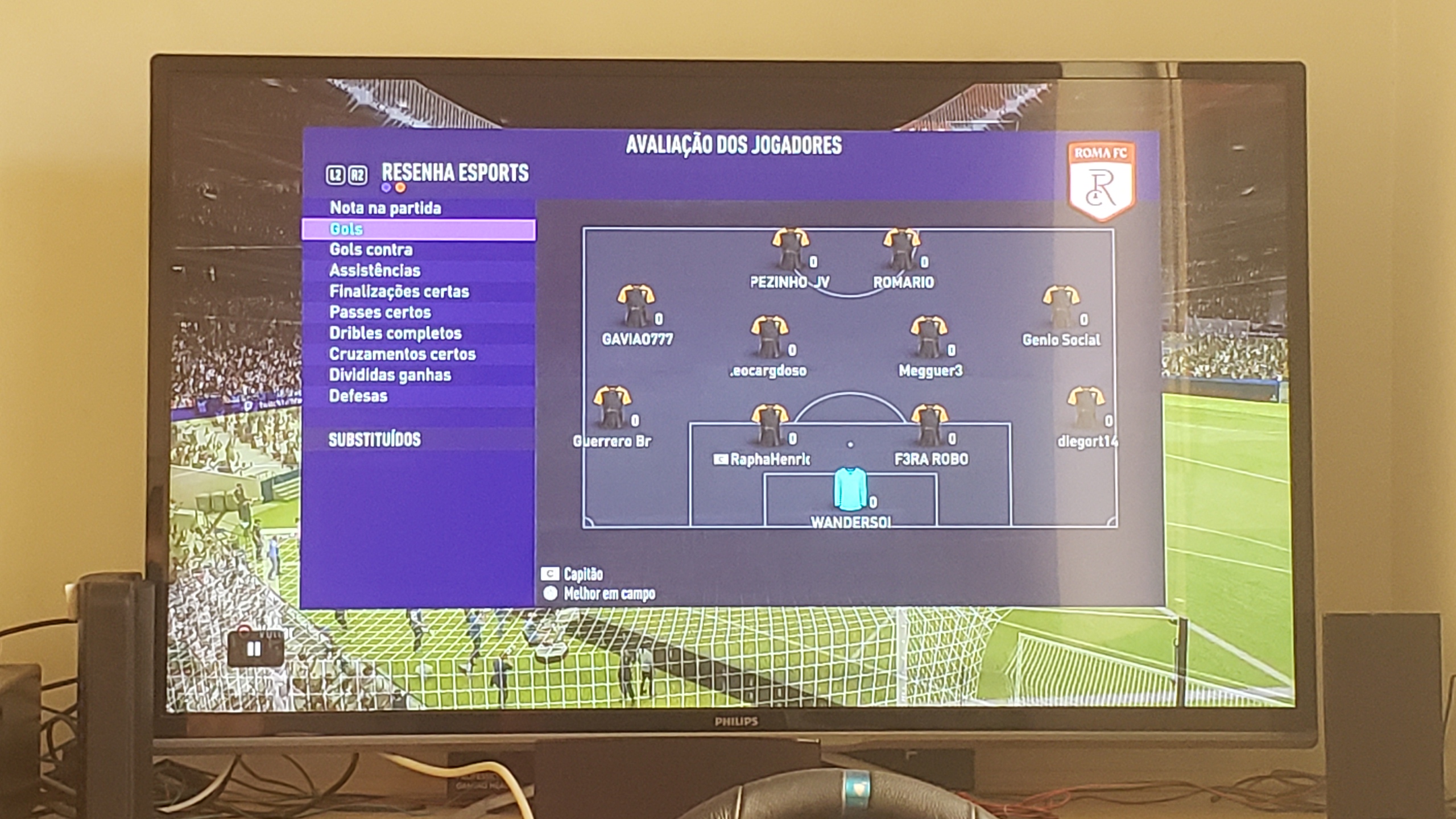Show the Assistências stat

click(374, 271)
